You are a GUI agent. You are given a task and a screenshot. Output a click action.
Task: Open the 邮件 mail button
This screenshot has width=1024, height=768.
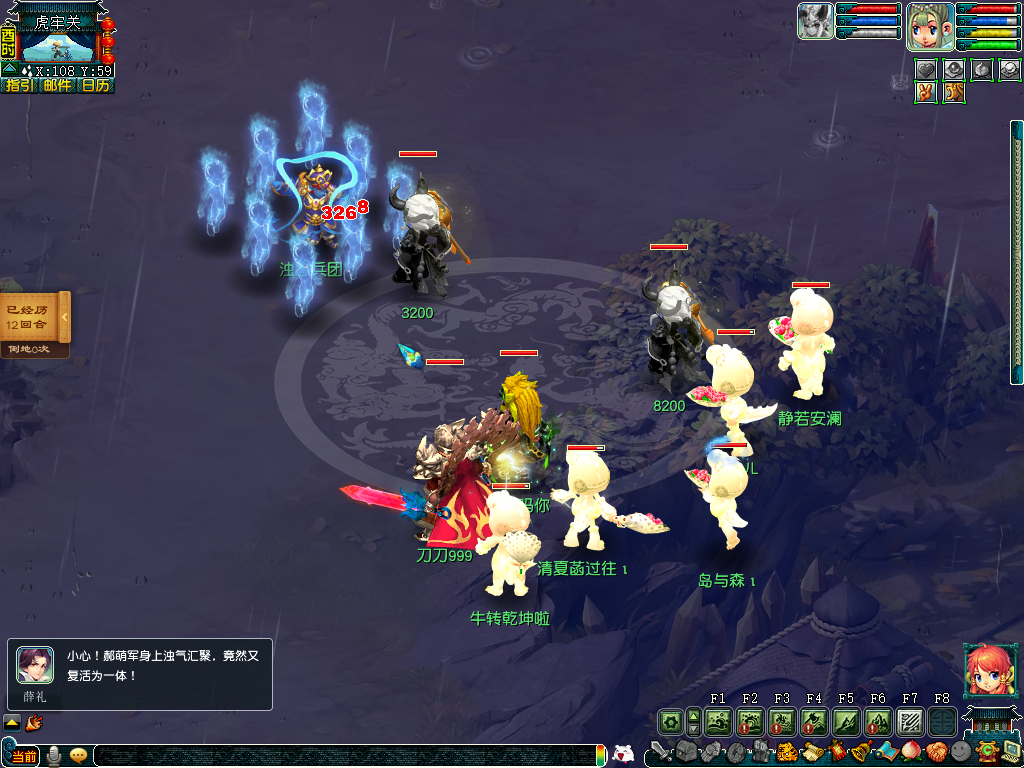pyautogui.click(x=57, y=86)
